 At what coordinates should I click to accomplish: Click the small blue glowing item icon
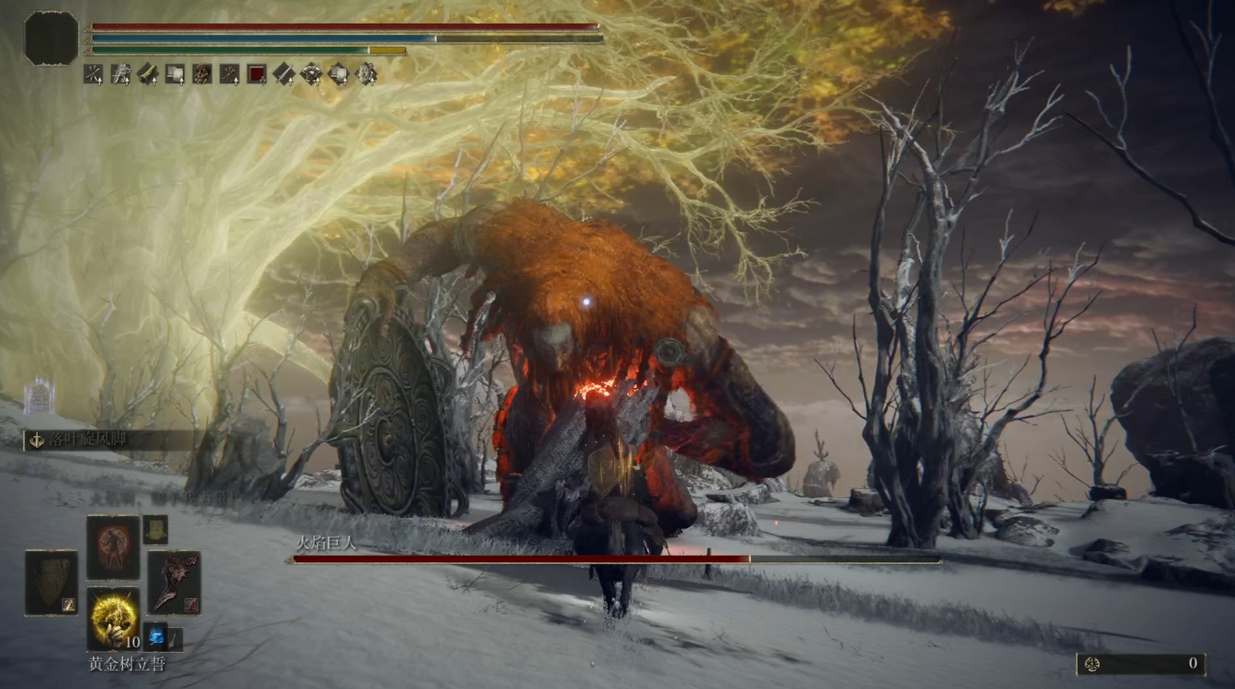pyautogui.click(x=156, y=635)
